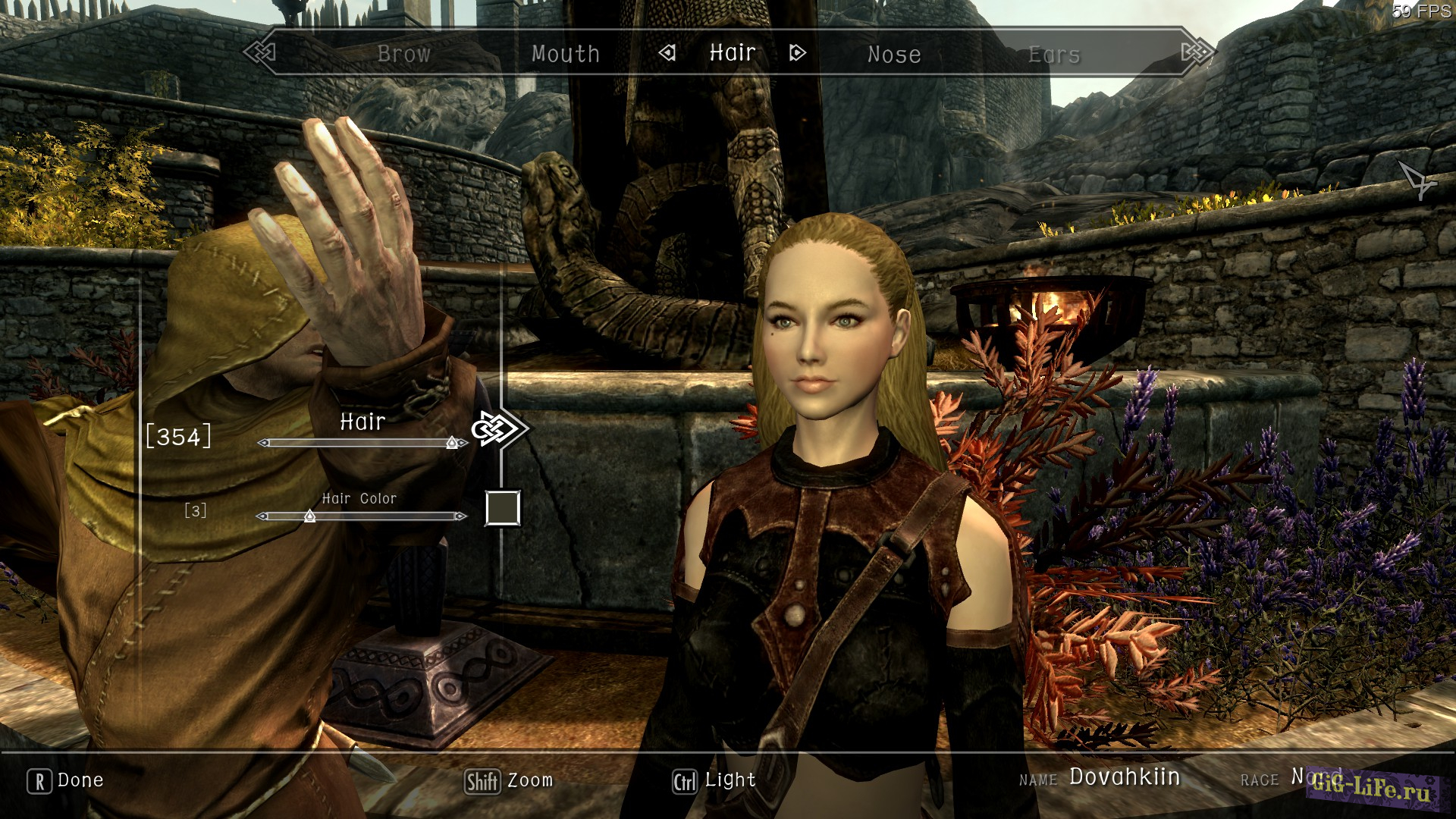Image resolution: width=1456 pixels, height=819 pixels.
Task: Select the Hair Color swatch square
Action: click(x=502, y=509)
